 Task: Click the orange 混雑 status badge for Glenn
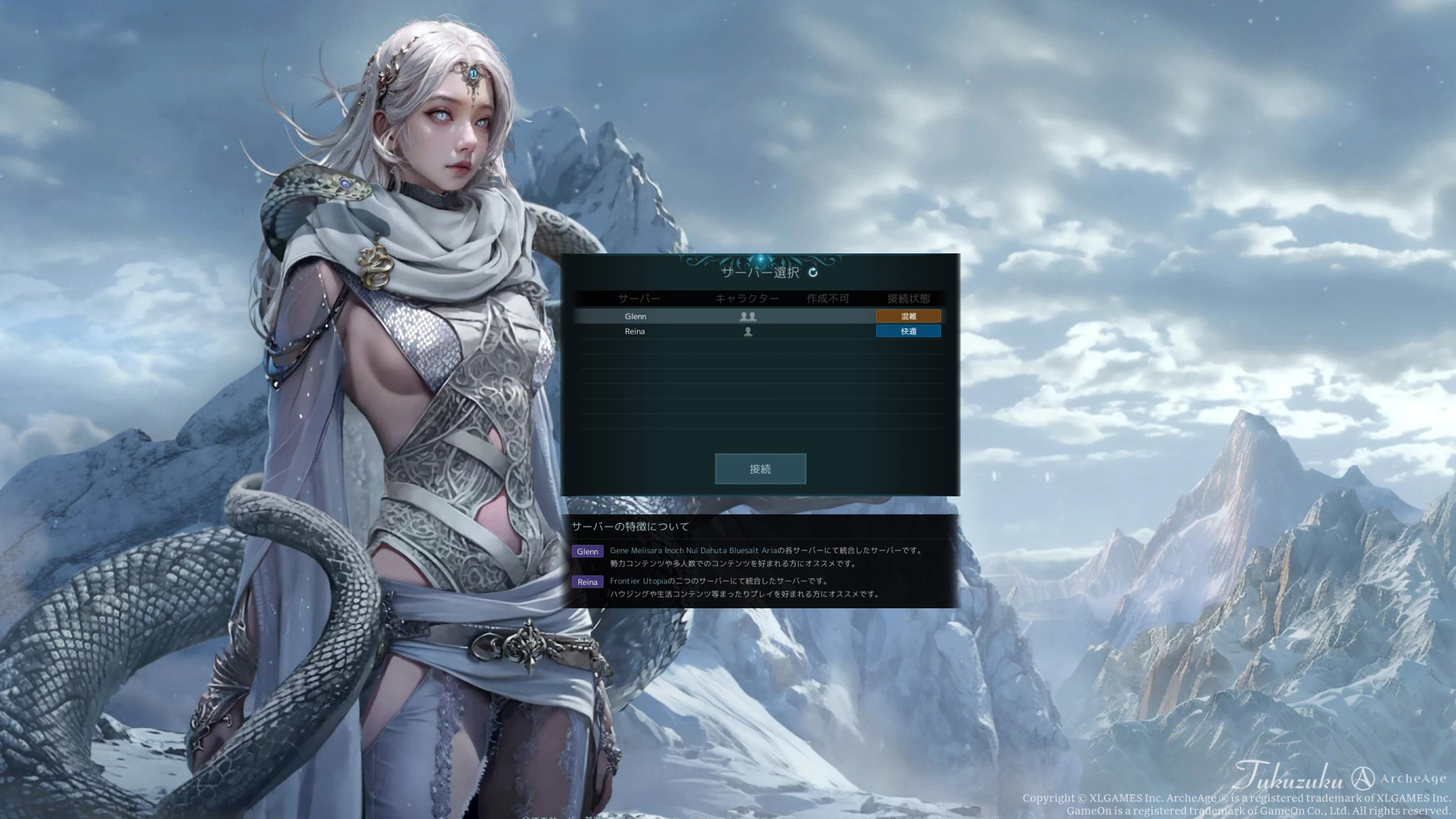click(x=908, y=316)
